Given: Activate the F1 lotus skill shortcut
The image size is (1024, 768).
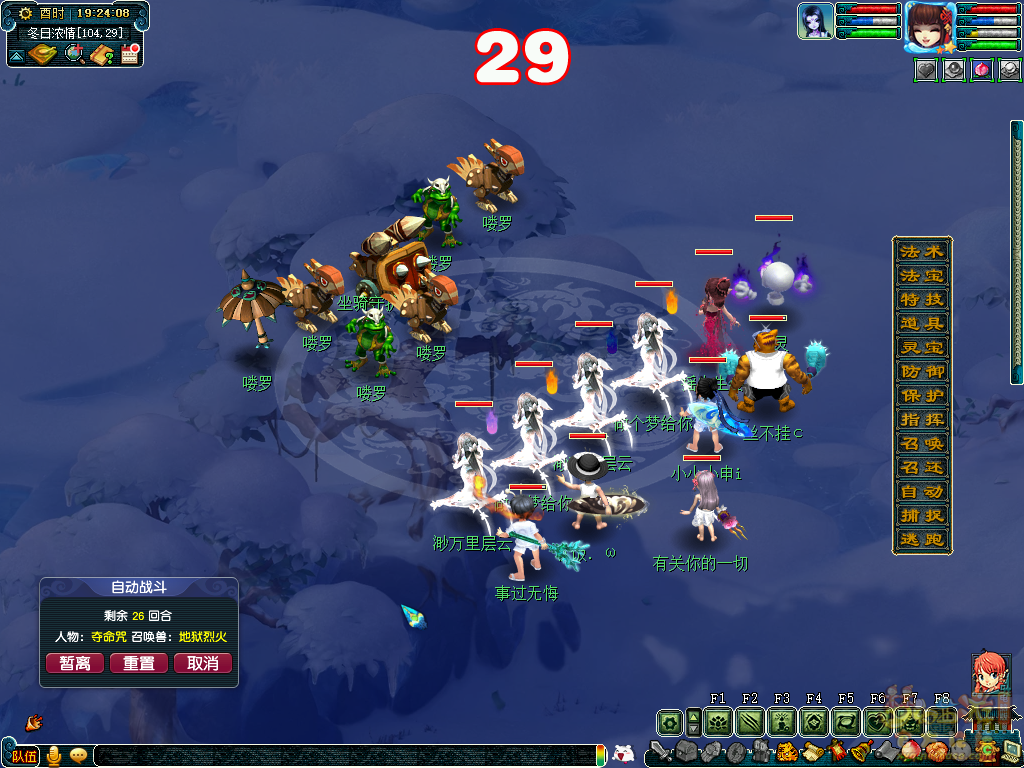Looking at the screenshot, I should point(718,722).
